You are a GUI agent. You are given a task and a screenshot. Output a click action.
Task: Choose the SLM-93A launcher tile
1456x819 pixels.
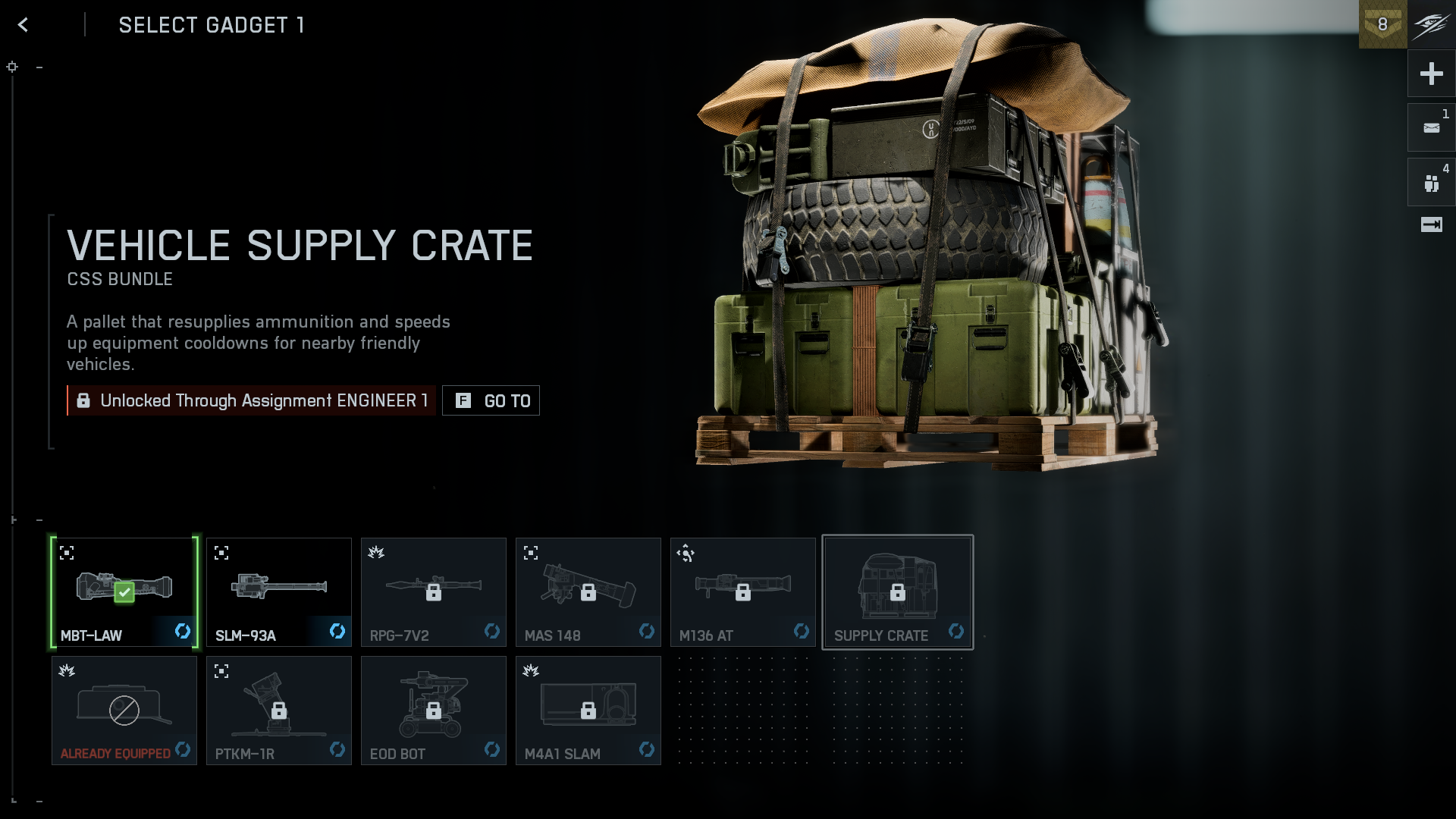(x=279, y=592)
